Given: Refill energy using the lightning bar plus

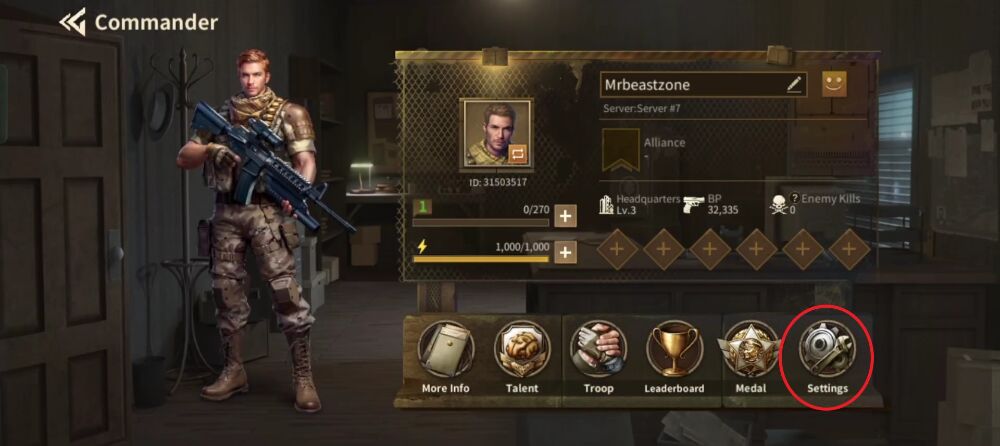Looking at the screenshot, I should (x=565, y=252).
